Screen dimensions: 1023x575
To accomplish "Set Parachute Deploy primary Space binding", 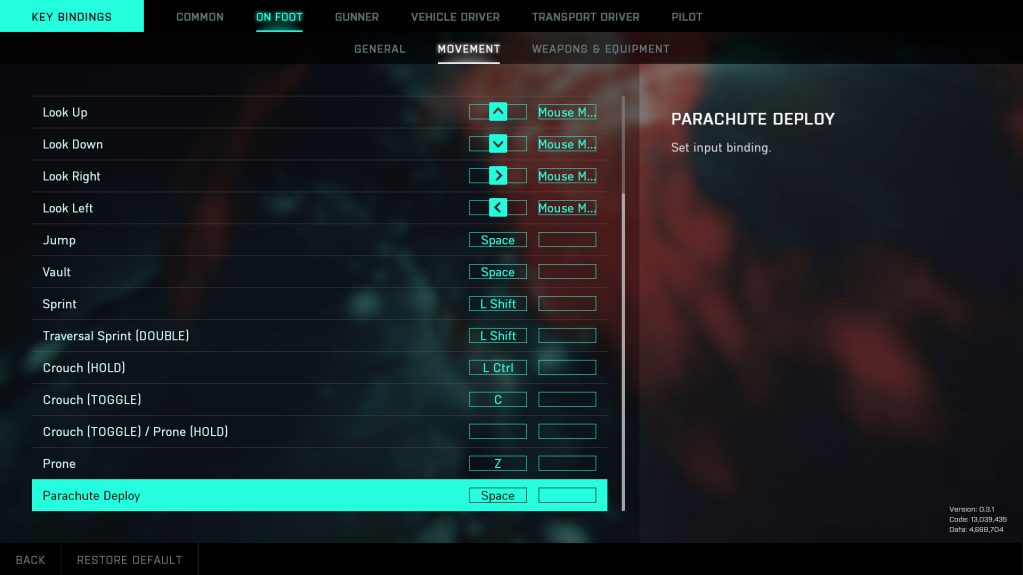I will coord(498,496).
